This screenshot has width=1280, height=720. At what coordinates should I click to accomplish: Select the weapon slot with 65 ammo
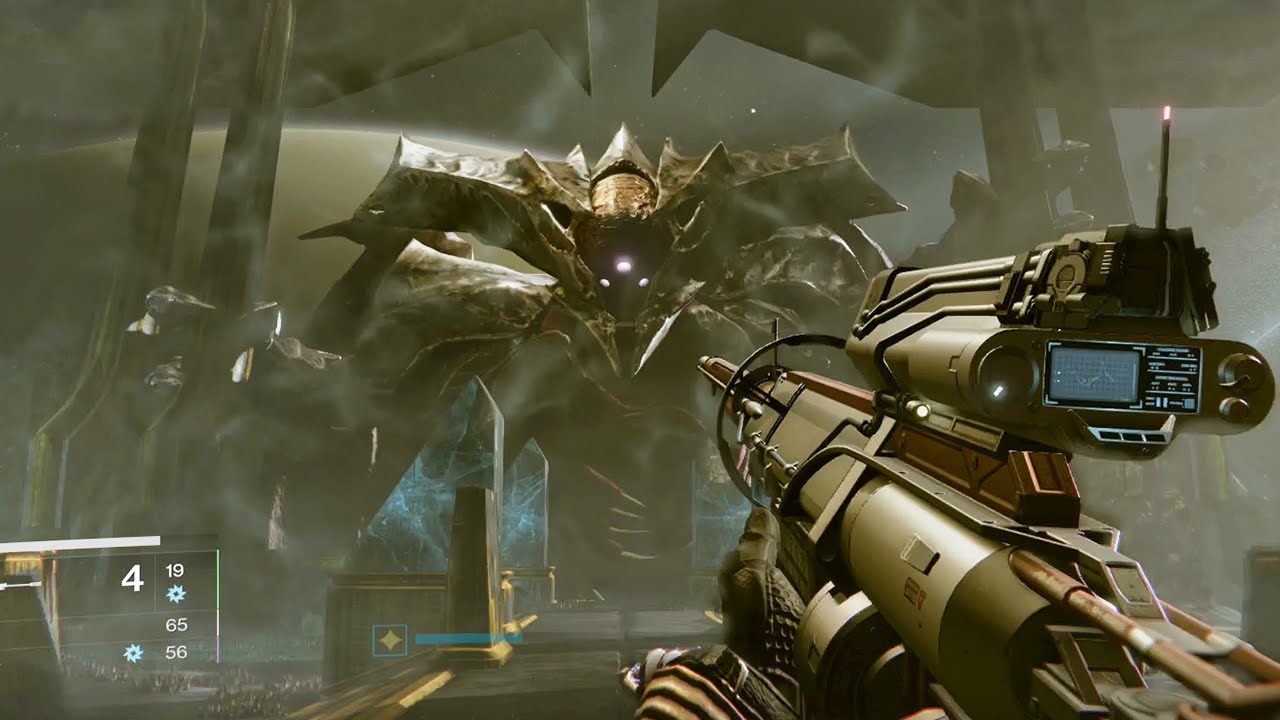176,625
